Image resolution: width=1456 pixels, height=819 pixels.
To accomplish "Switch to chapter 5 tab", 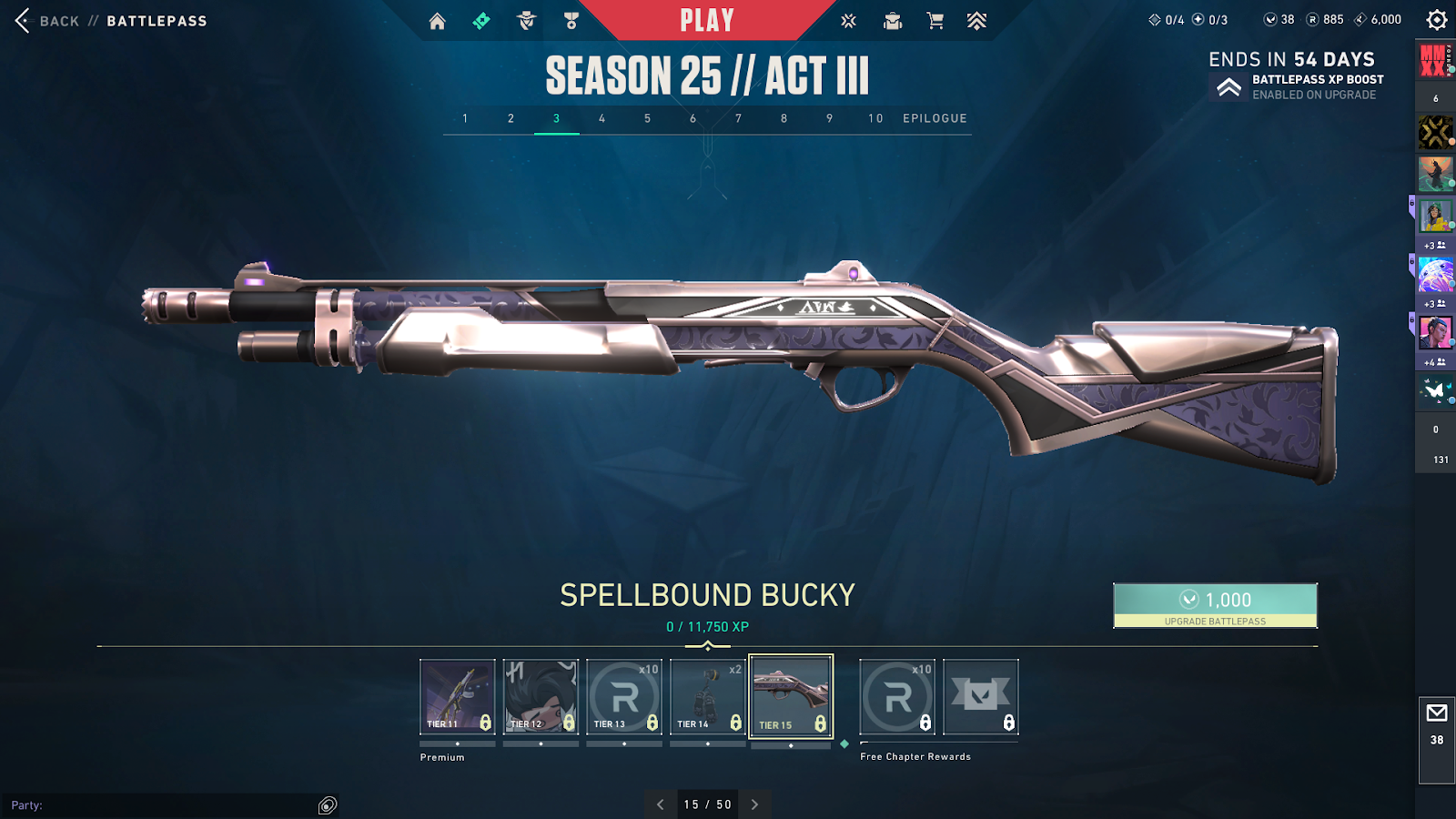I will pos(647,118).
